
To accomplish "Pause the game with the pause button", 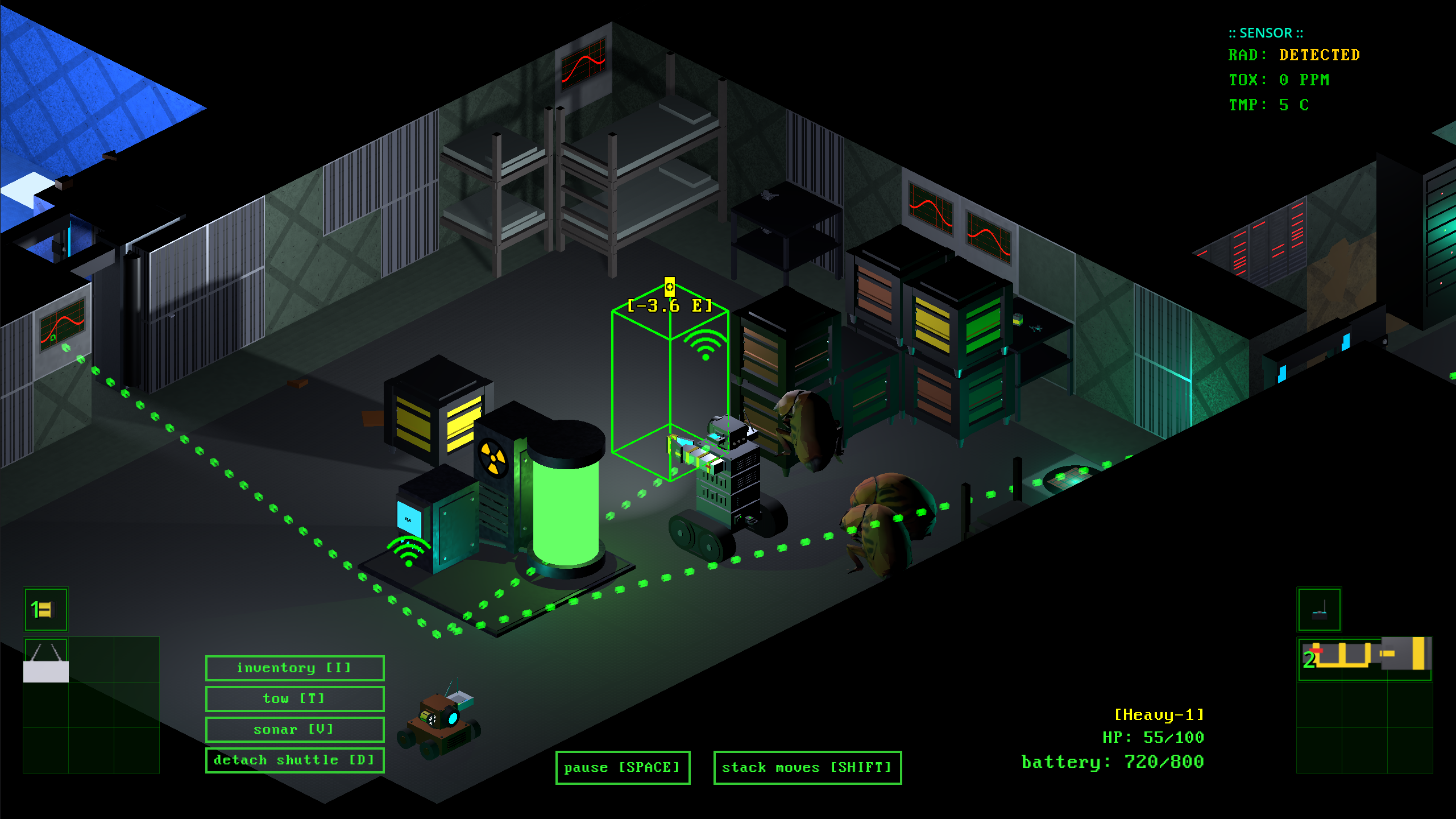I will [x=623, y=767].
